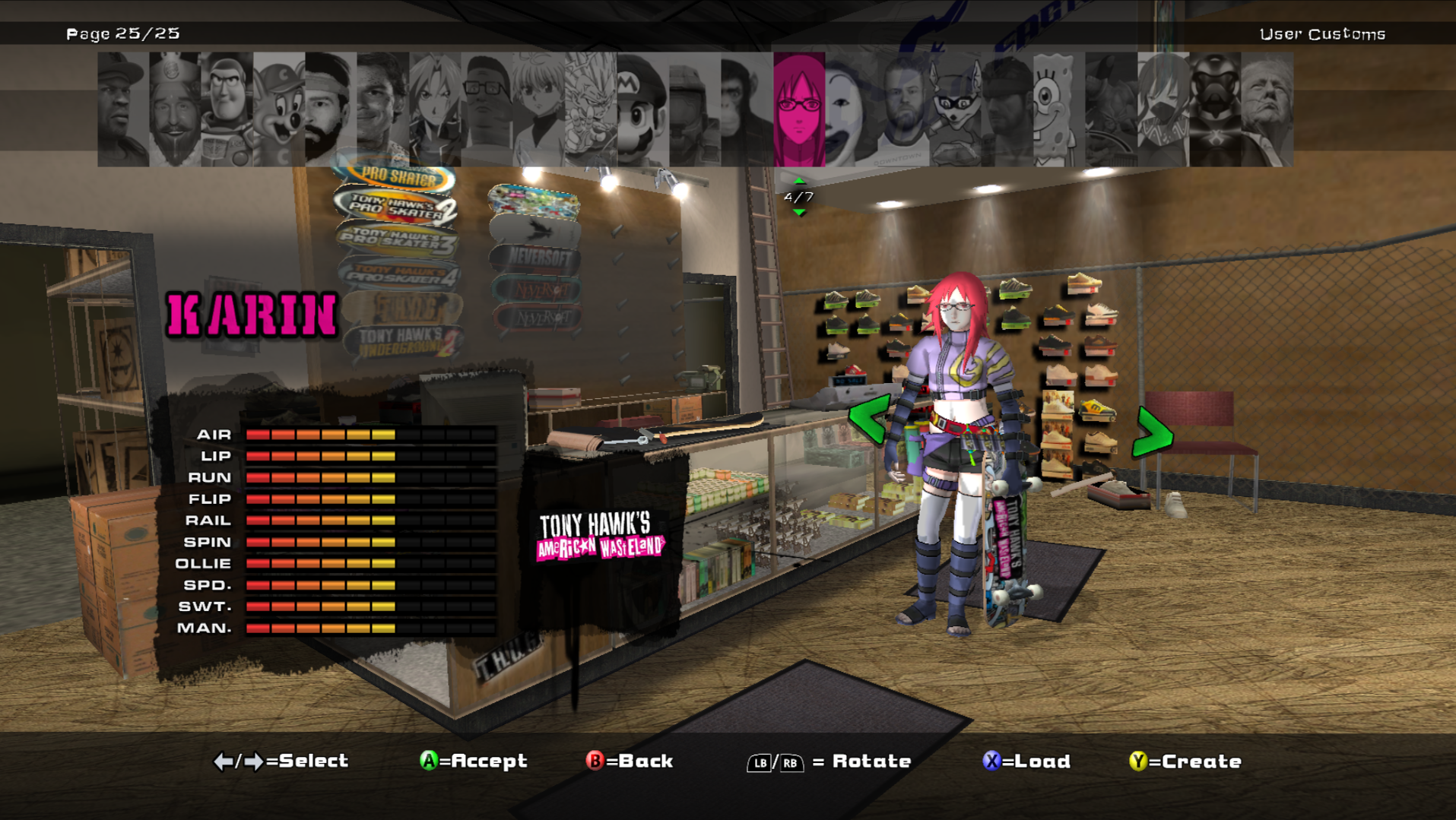1456x820 pixels.
Task: Click the small up arrow above 4/7
Action: point(799,181)
